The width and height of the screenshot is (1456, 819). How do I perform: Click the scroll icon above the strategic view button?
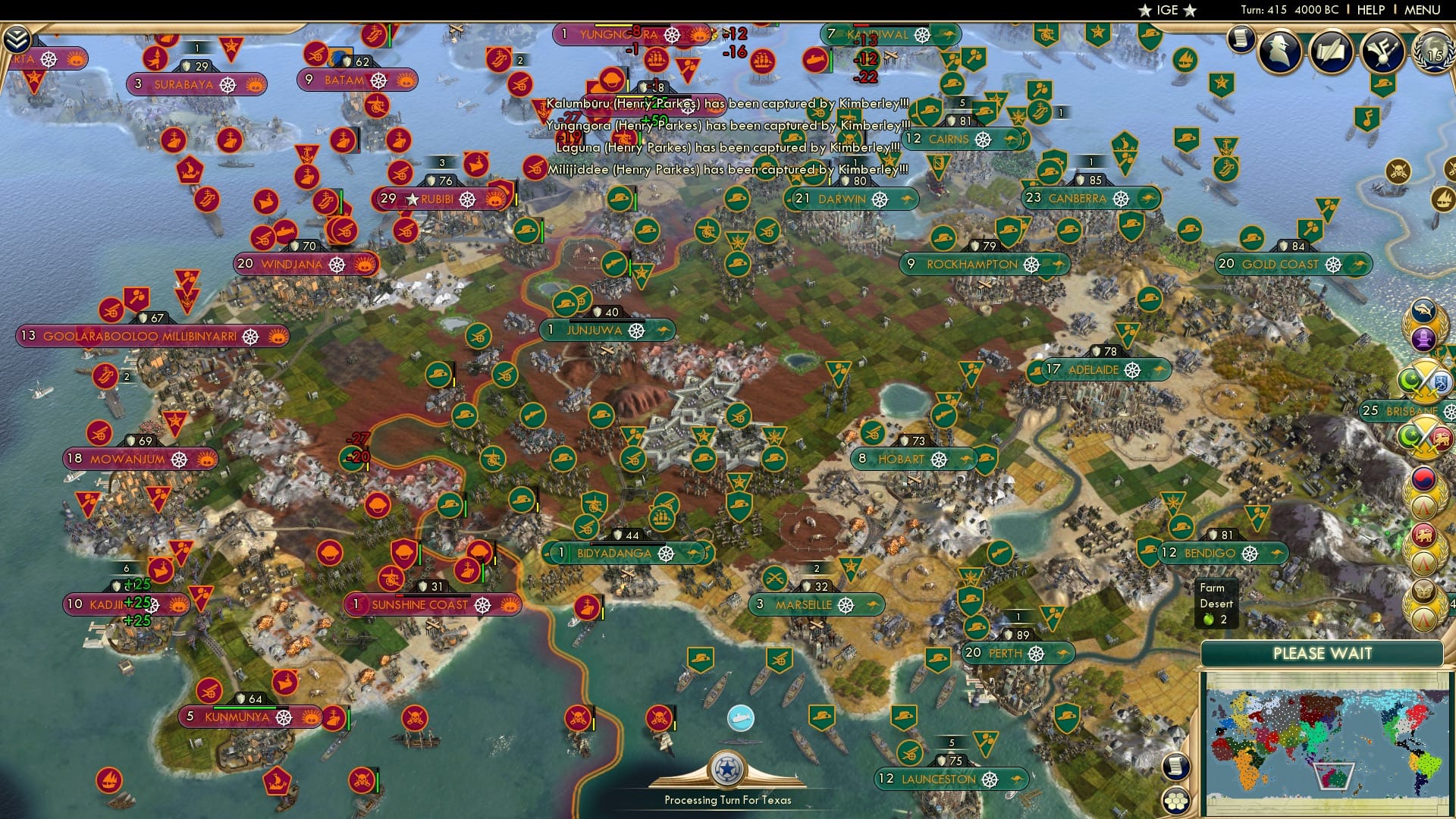(1175, 767)
